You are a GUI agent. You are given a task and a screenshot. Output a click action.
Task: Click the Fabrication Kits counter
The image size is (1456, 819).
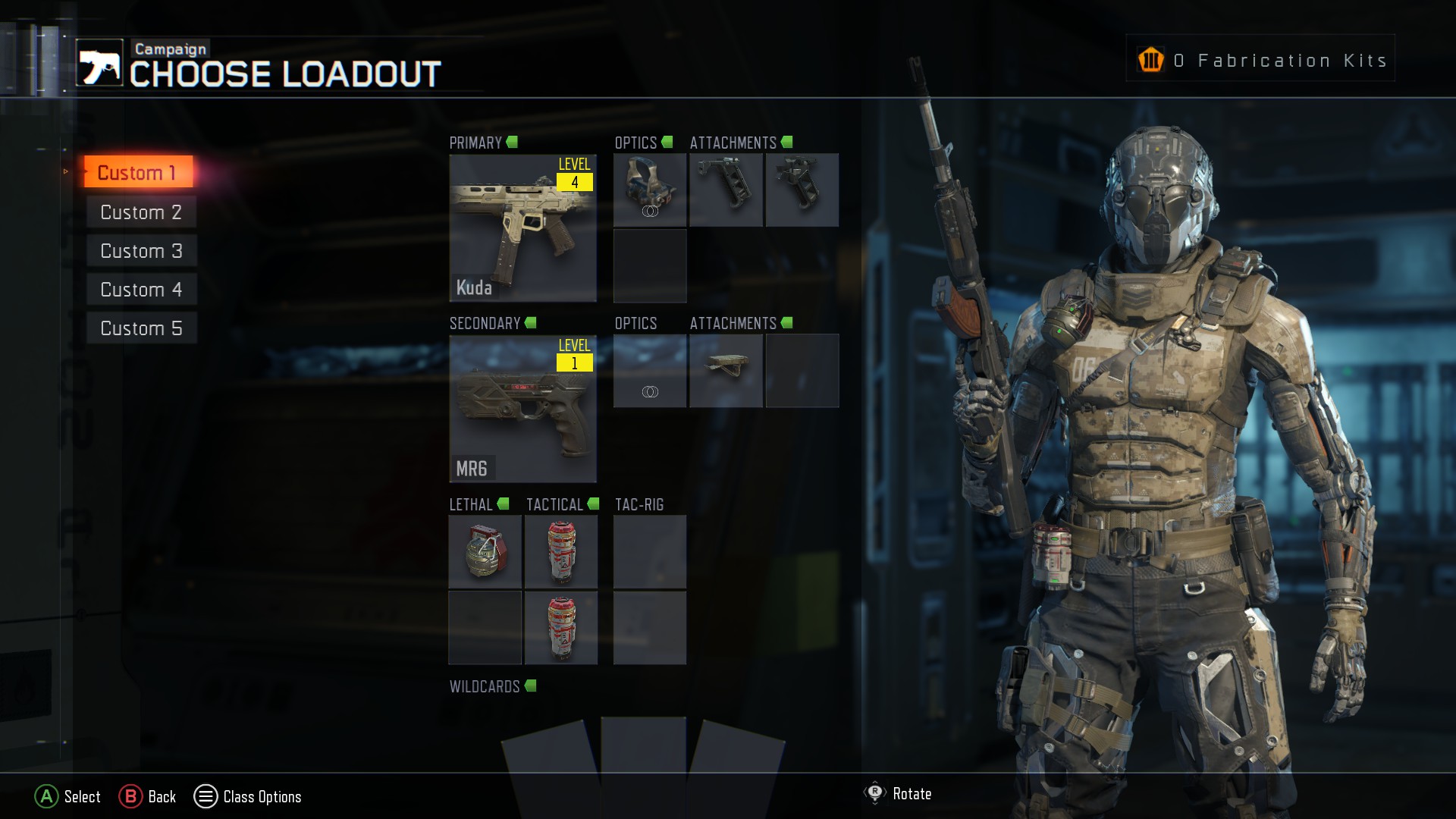1260,59
